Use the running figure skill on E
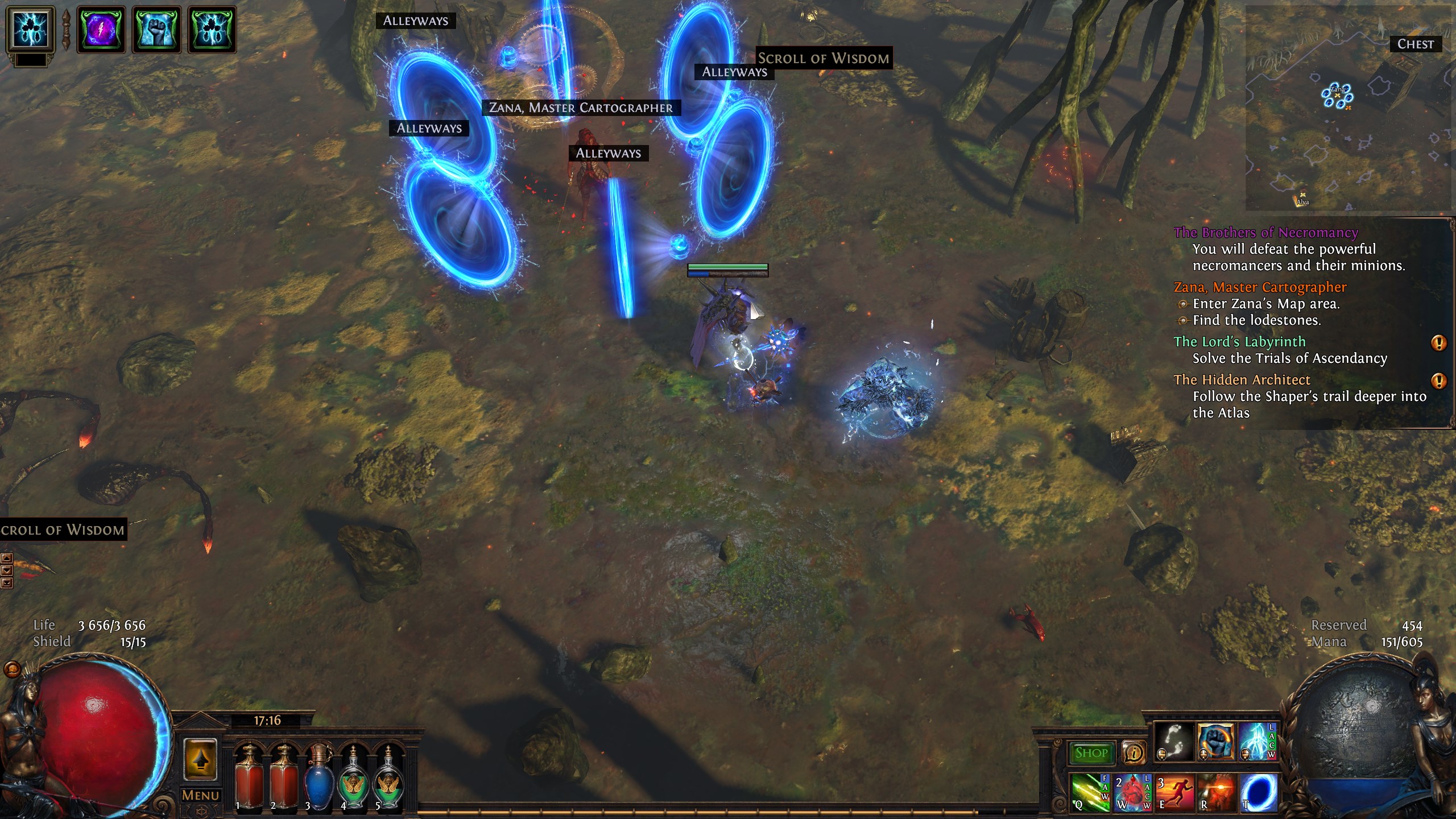The width and height of the screenshot is (1456, 819). coord(1174,792)
